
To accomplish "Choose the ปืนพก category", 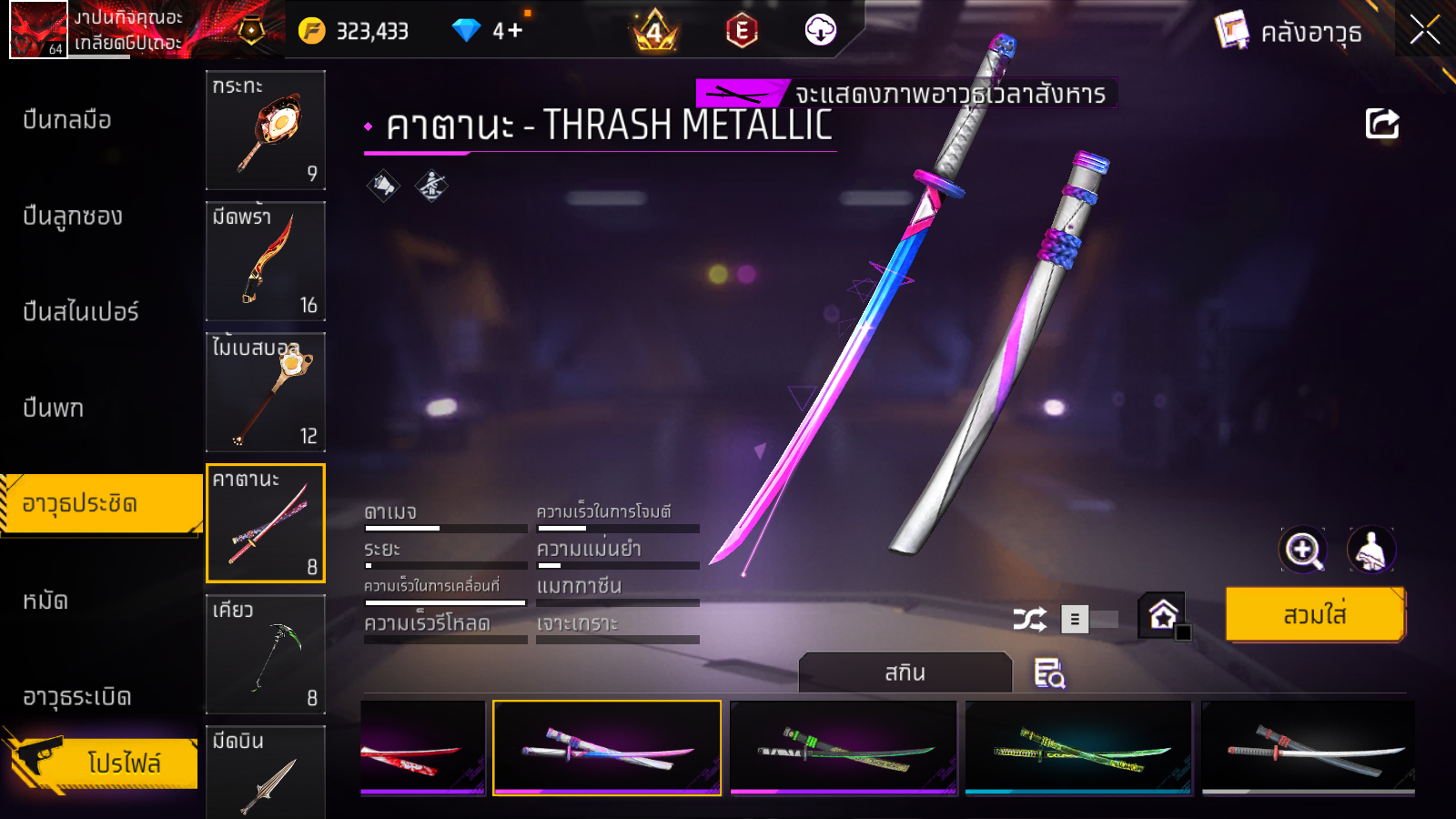I will [x=54, y=409].
